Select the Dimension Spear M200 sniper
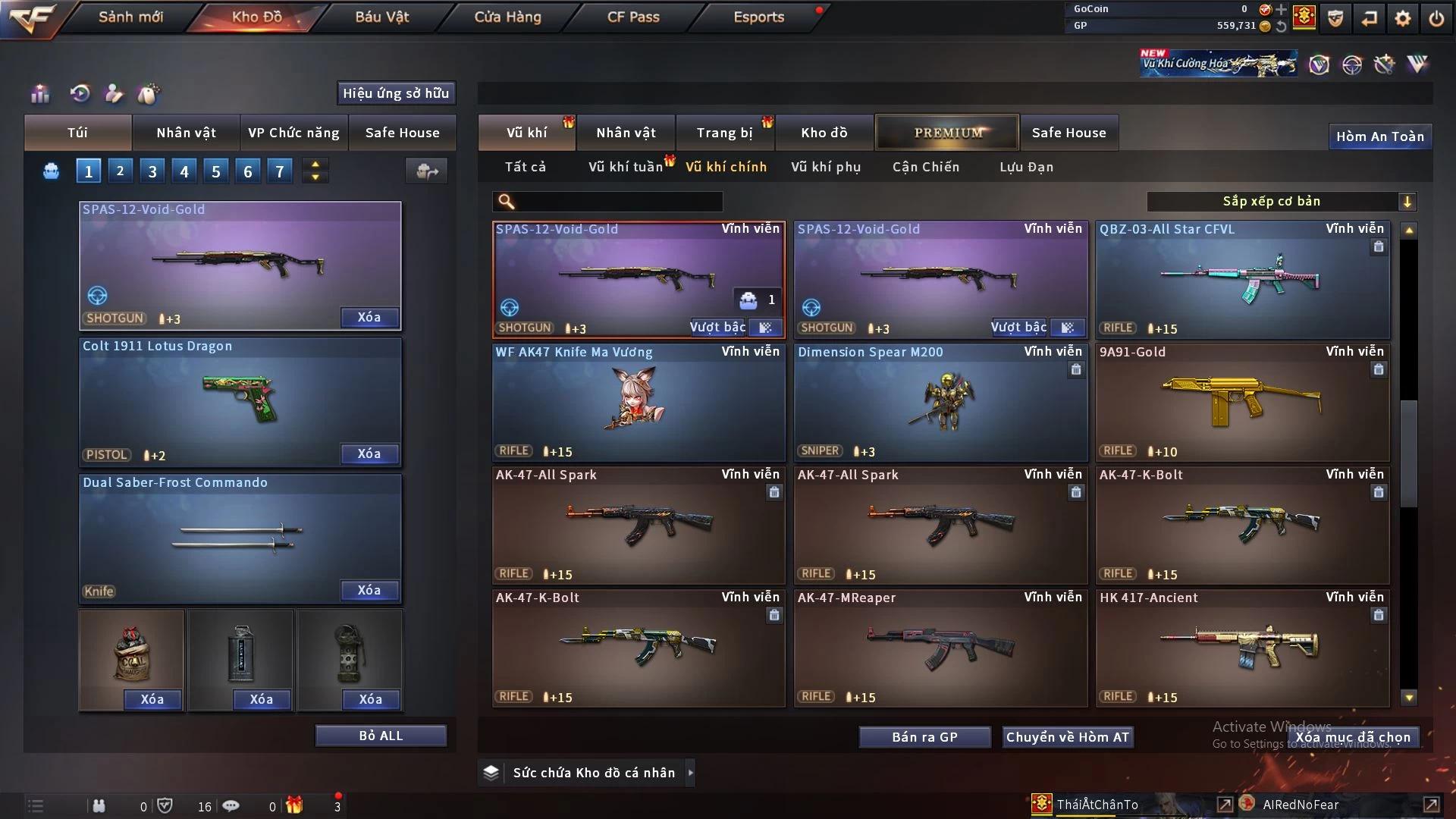The height and width of the screenshot is (819, 1456). click(940, 403)
